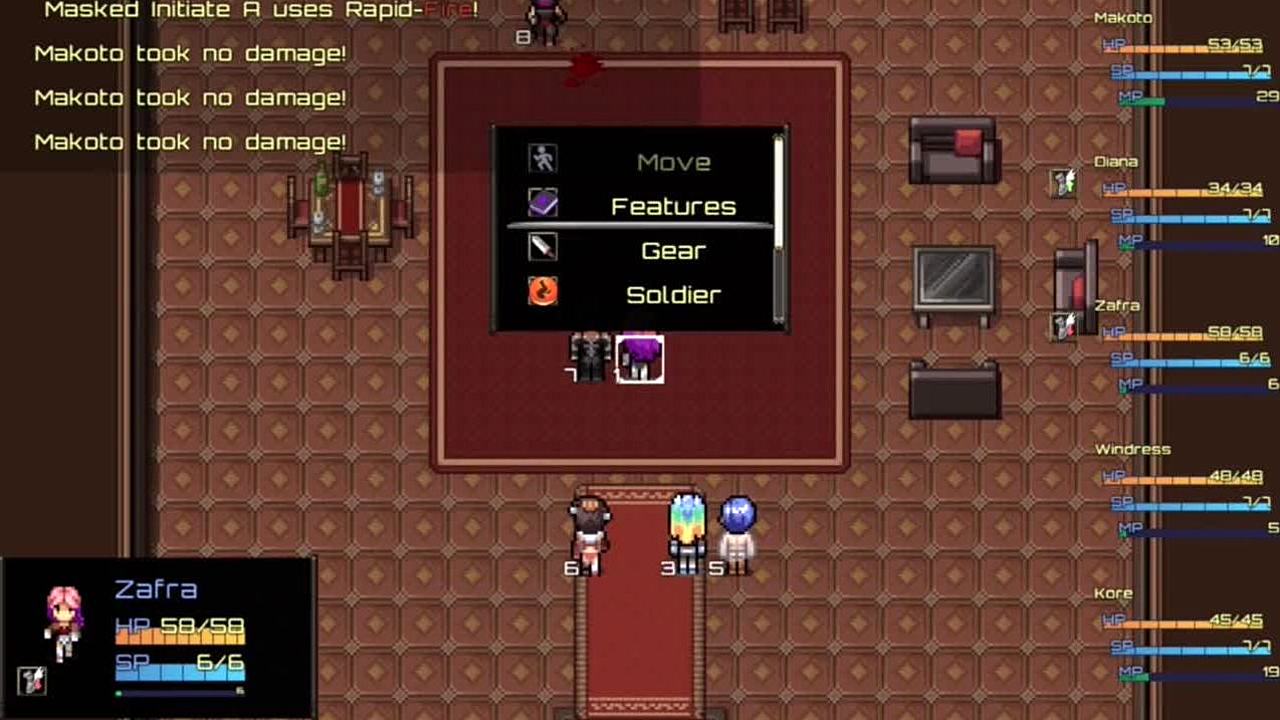Click Zafra's portrait in the status panel
1280x720 pixels.
(64, 622)
